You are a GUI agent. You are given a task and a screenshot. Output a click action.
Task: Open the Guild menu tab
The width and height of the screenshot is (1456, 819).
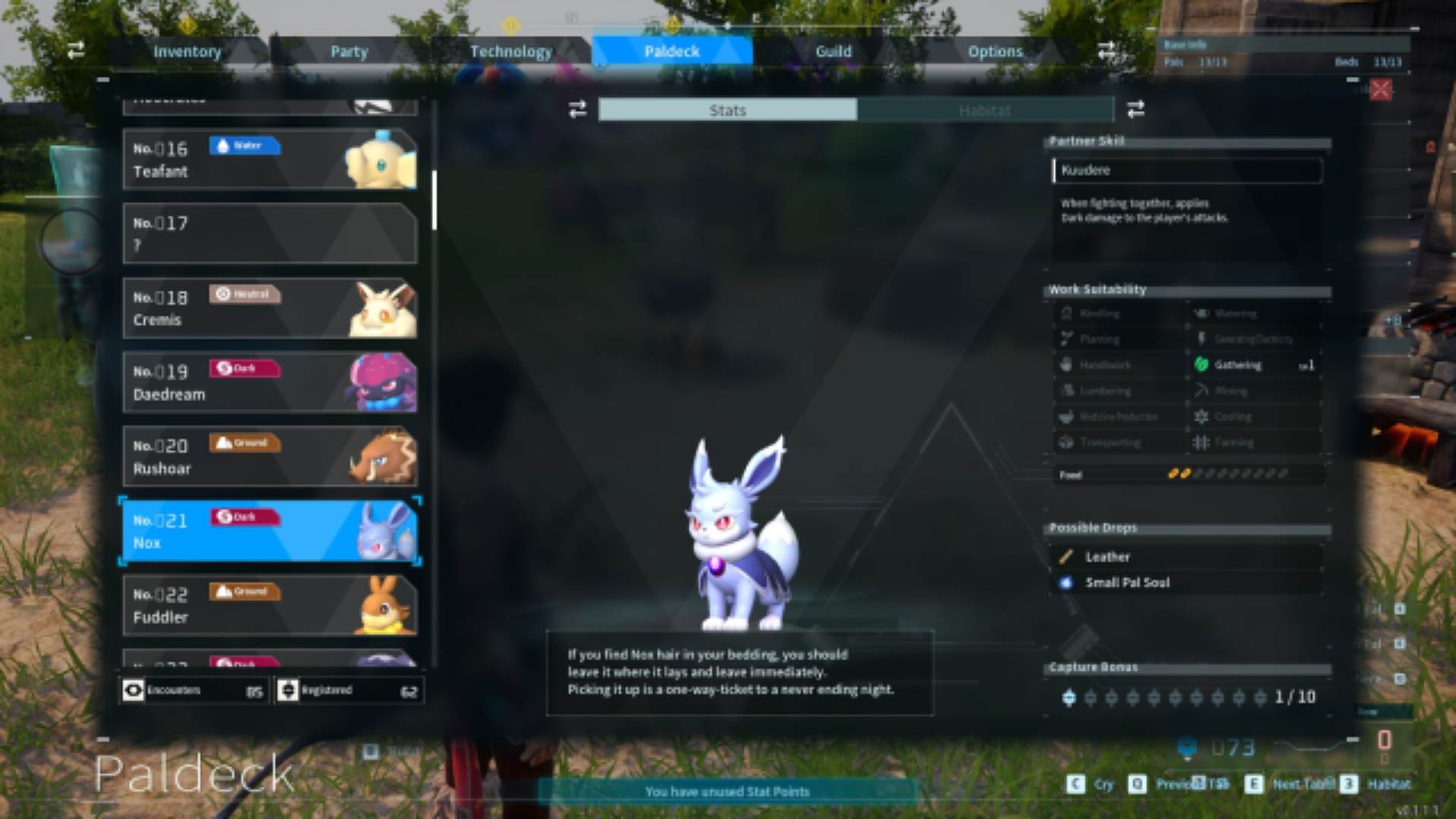833,51
